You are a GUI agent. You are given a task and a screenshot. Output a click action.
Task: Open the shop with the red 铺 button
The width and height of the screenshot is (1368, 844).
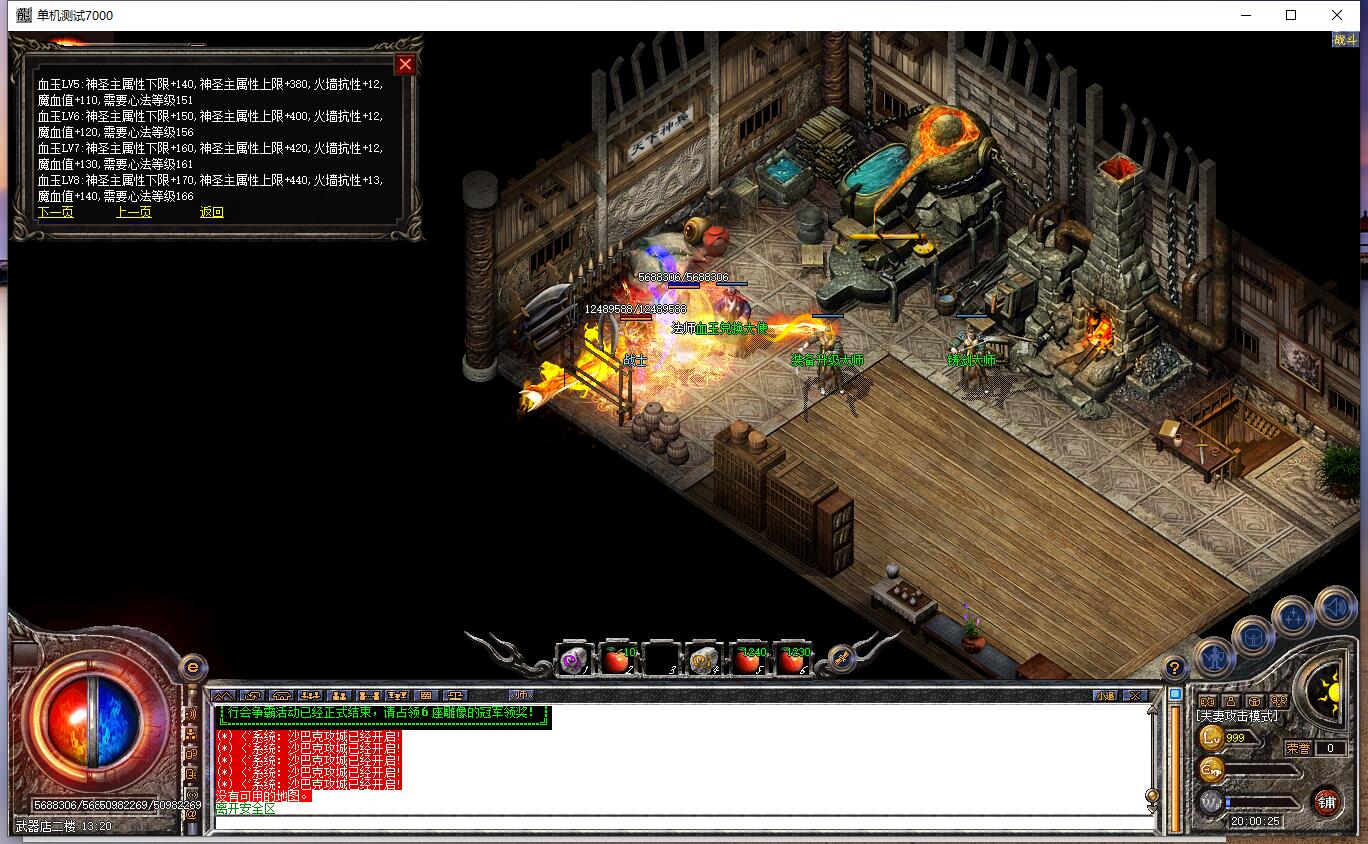coord(1327,801)
